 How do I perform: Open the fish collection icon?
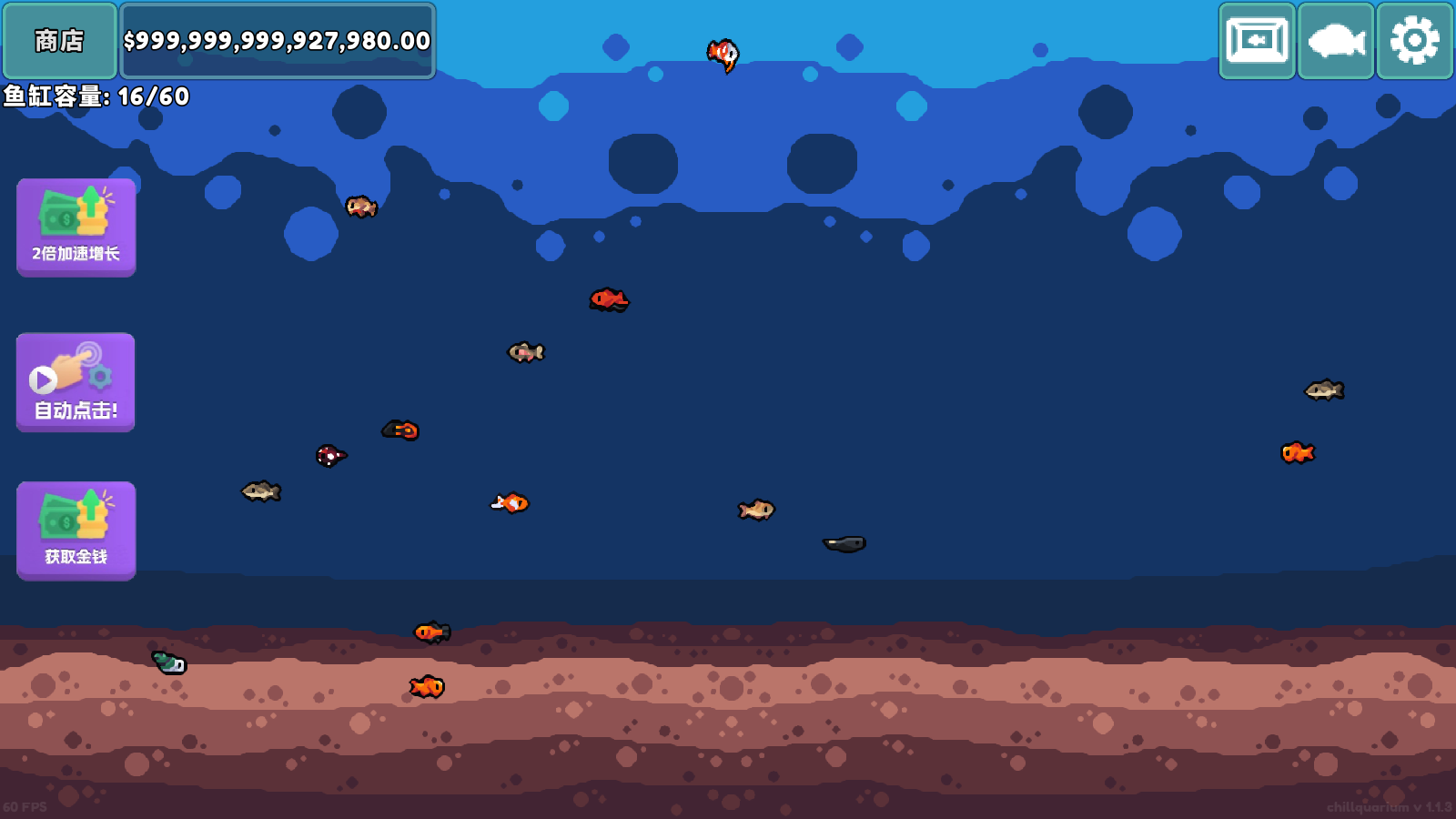tap(1336, 41)
